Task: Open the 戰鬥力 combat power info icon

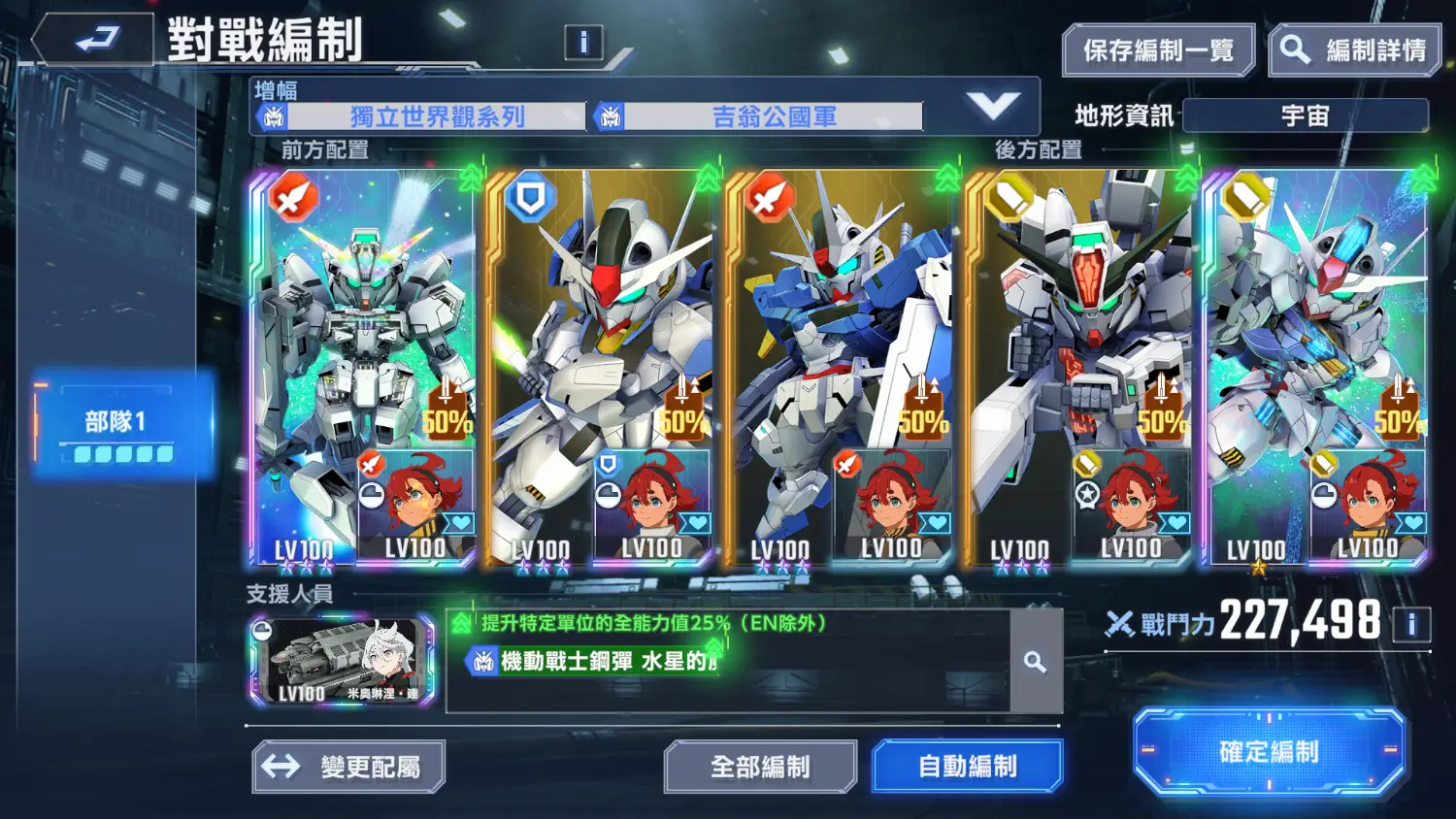Action: coord(1411,624)
